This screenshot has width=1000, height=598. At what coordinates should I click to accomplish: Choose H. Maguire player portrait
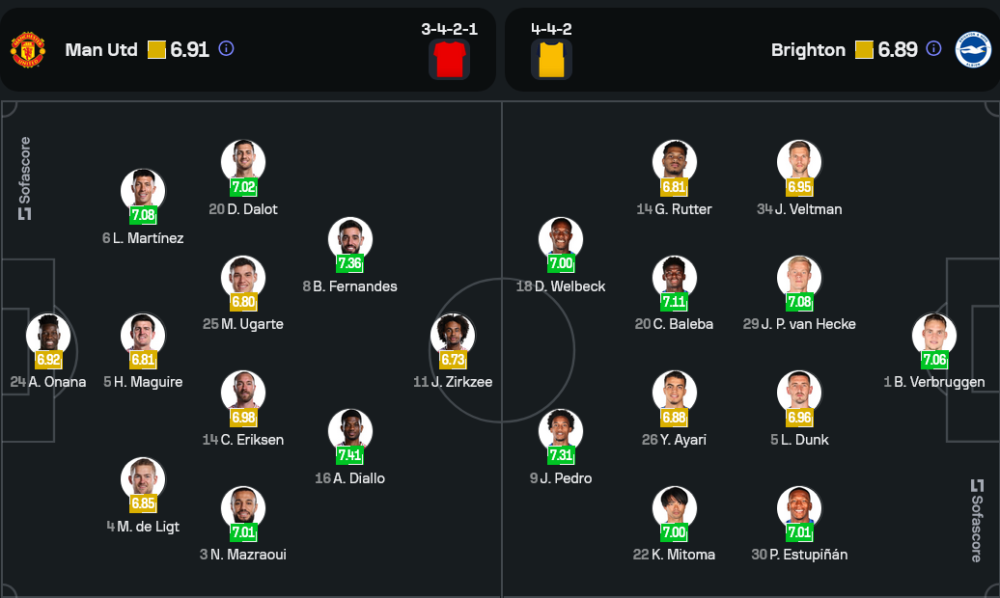[x=143, y=334]
